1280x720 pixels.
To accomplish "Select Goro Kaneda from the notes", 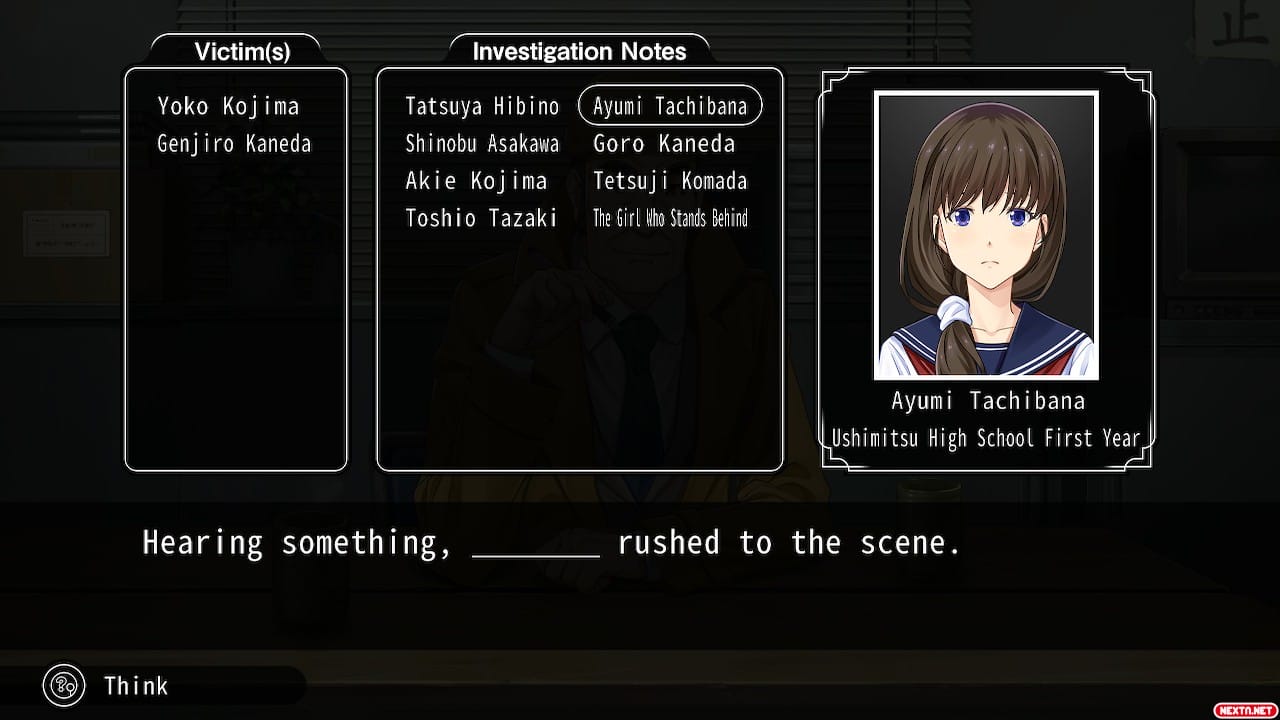I will point(664,144).
